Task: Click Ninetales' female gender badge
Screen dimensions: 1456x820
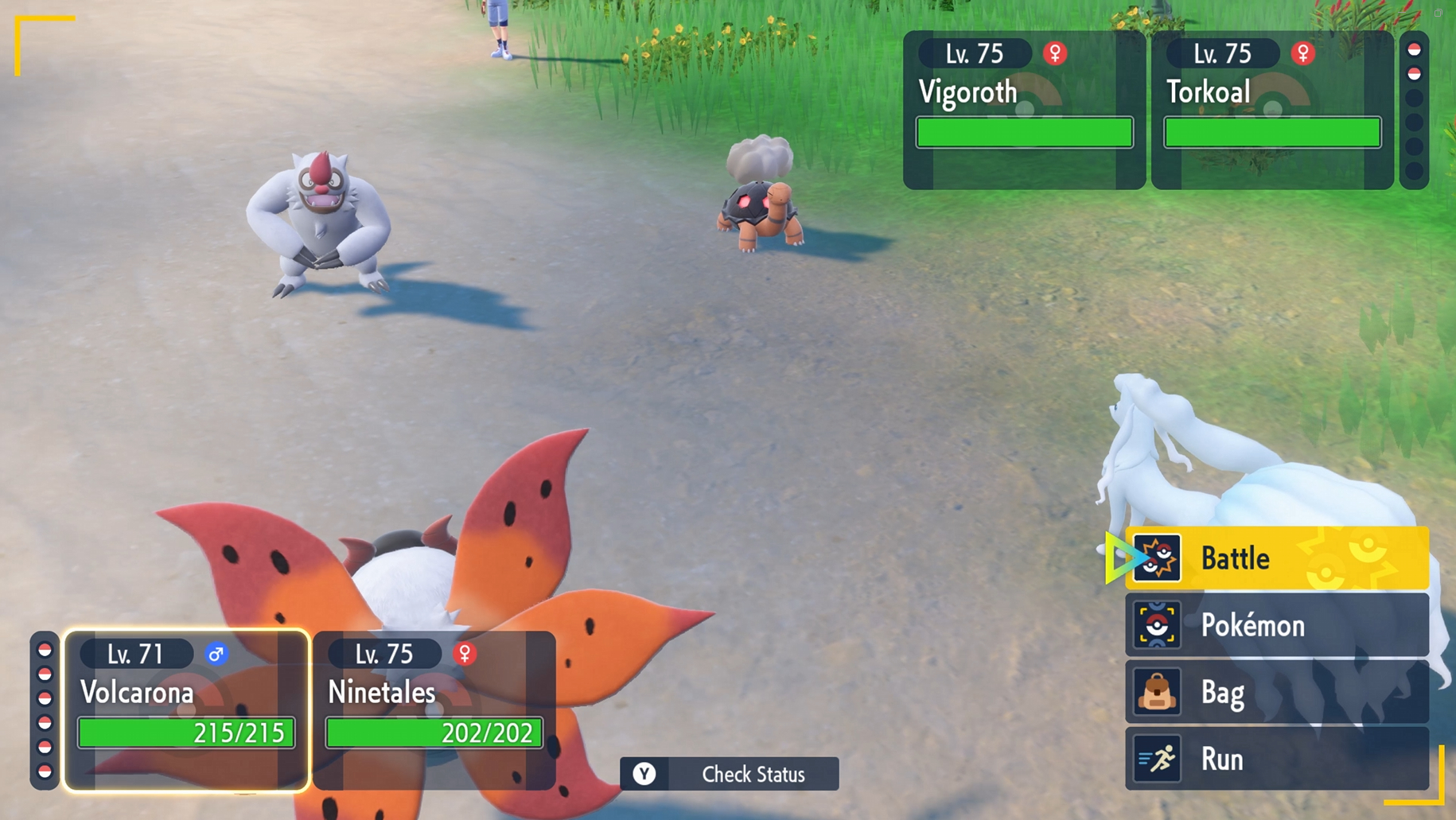Action: tap(464, 654)
